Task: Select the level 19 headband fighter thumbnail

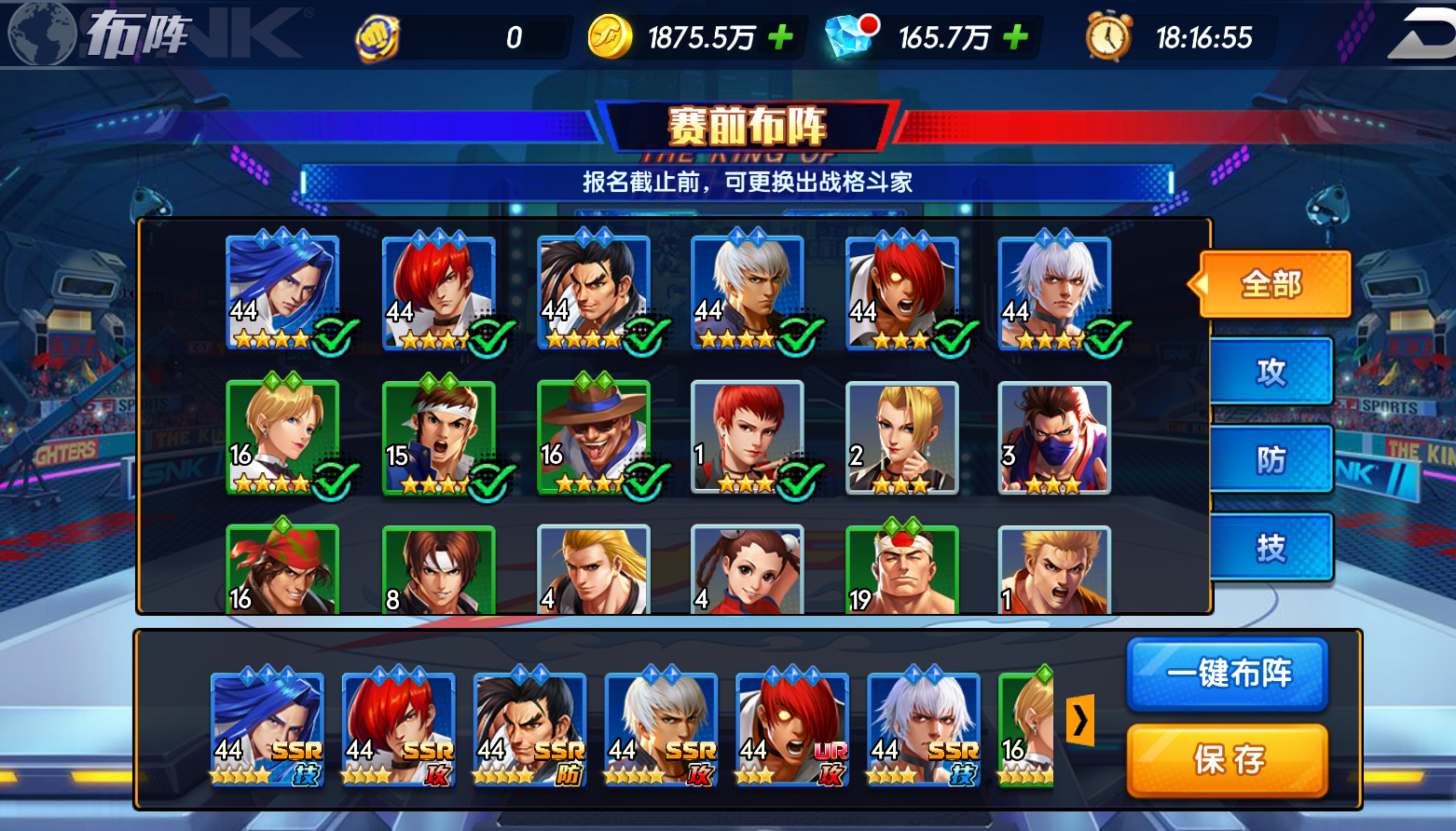Action: [900, 568]
